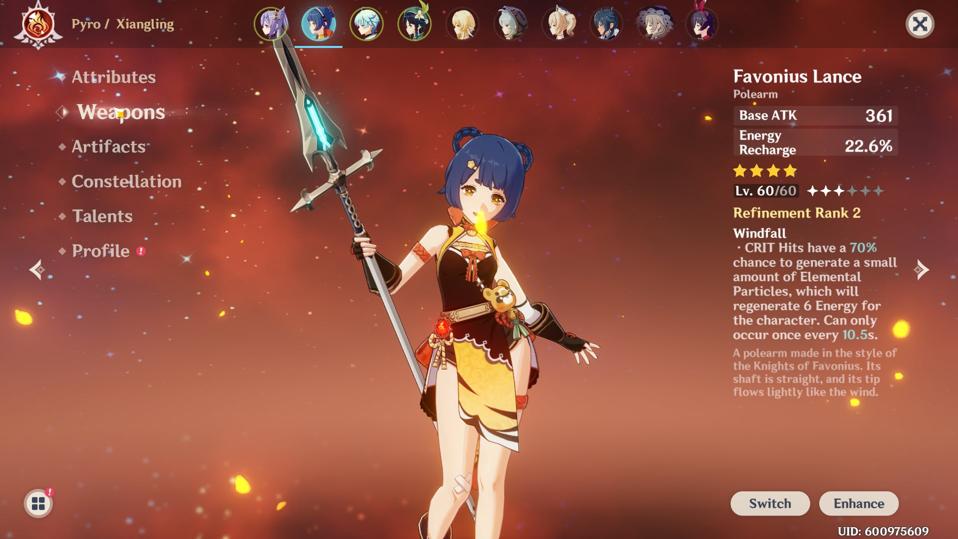The image size is (958, 539).
Task: Go to the Artifacts page
Action: [109, 146]
